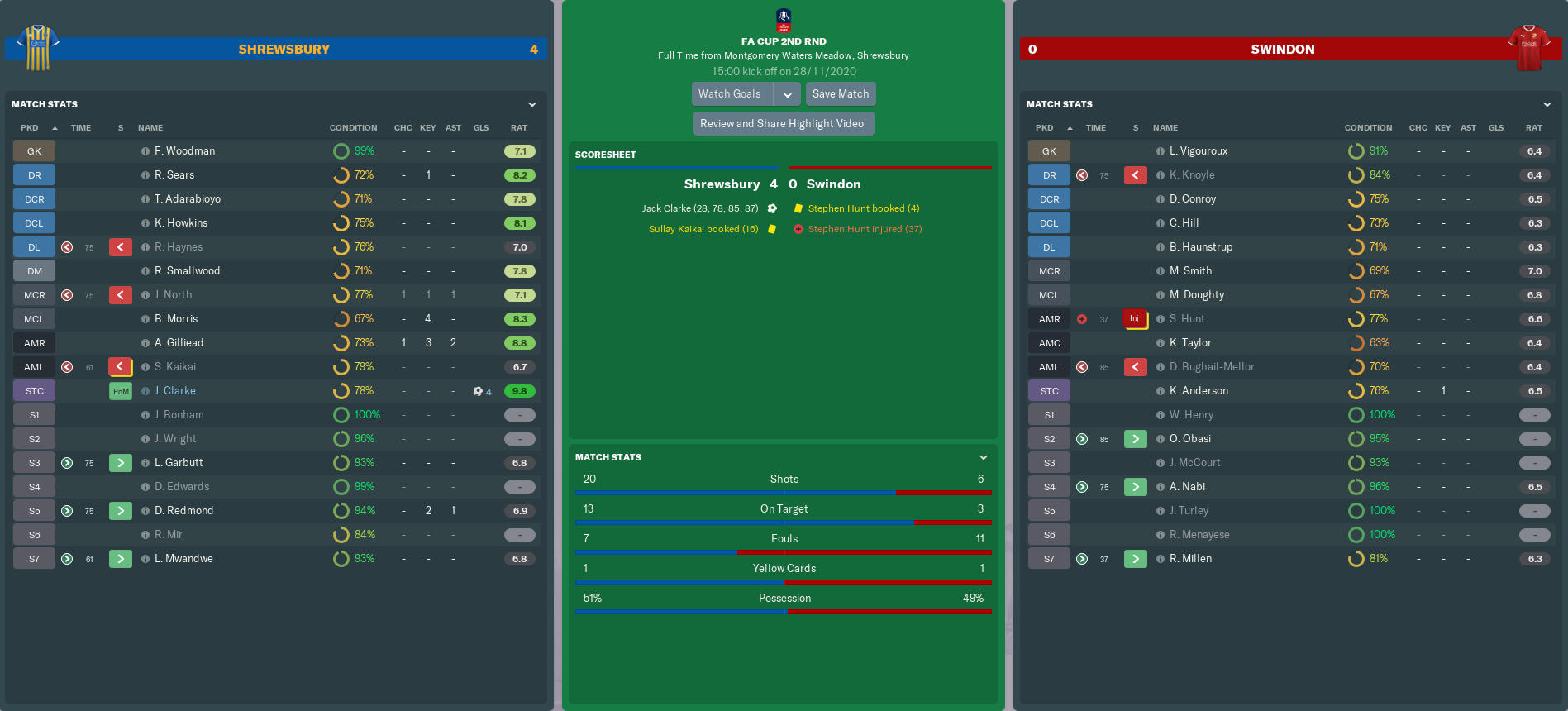Open Review and Share Highlight Video
1568x711 pixels.
click(x=782, y=124)
